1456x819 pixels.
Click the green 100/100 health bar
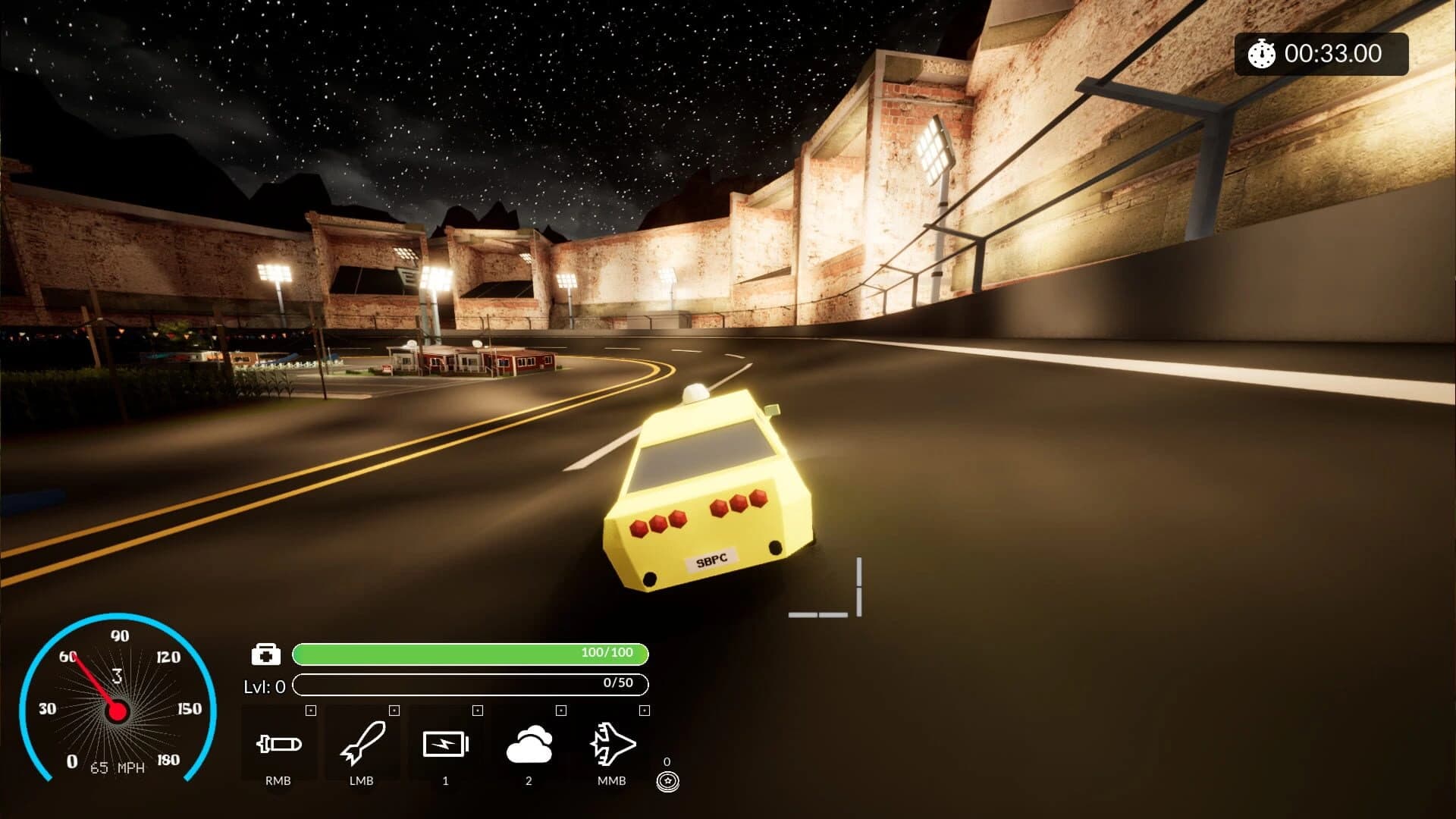470,652
